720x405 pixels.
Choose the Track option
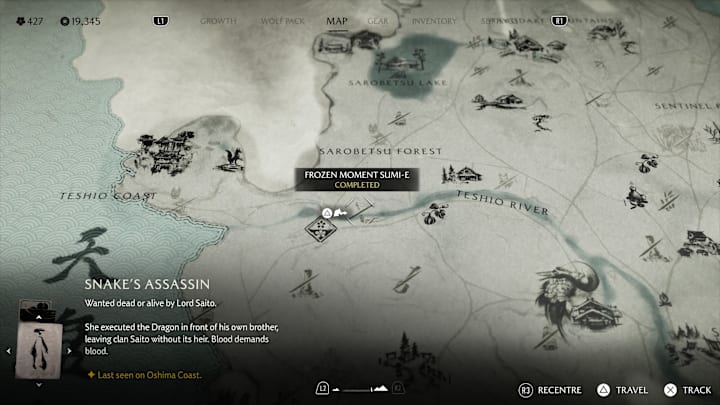[x=687, y=389]
